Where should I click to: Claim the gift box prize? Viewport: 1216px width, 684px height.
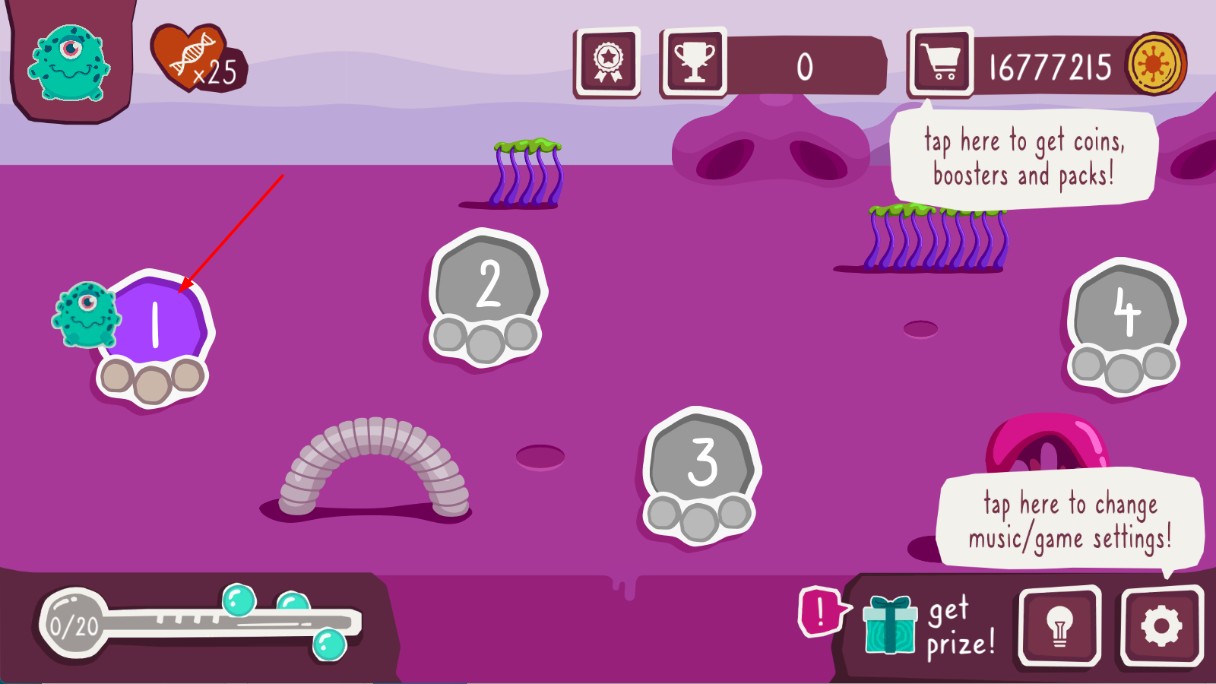tap(889, 625)
